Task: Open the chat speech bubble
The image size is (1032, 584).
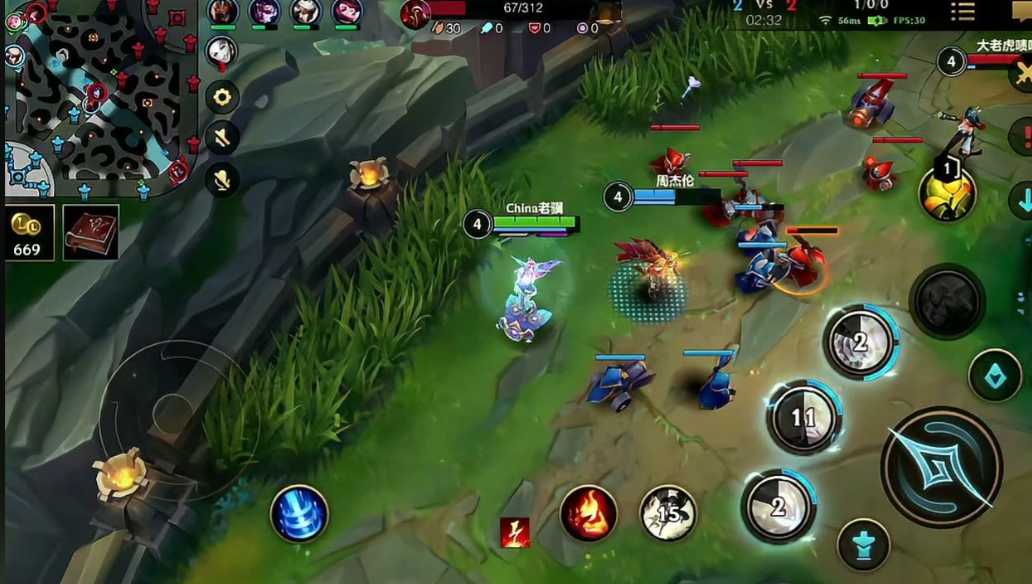Action: pyautogui.click(x=1021, y=12)
